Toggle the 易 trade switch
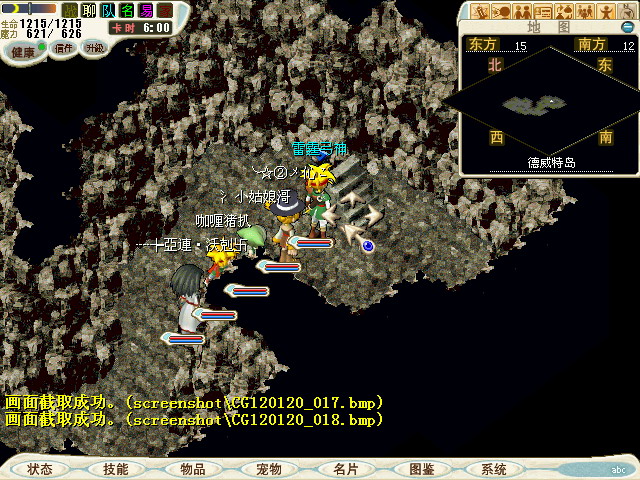Screen dimensions: 640x480 (x=145, y=10)
